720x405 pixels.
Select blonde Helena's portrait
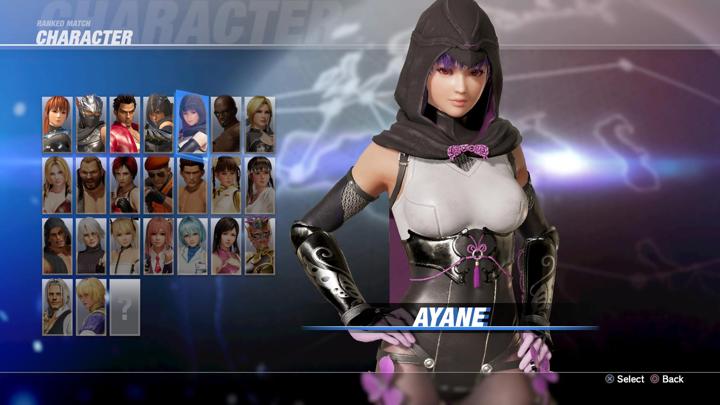[260, 124]
